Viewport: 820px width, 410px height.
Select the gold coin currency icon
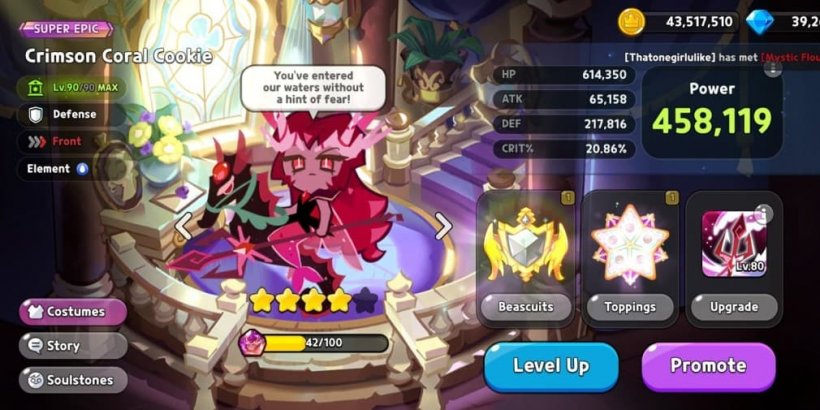[631, 21]
